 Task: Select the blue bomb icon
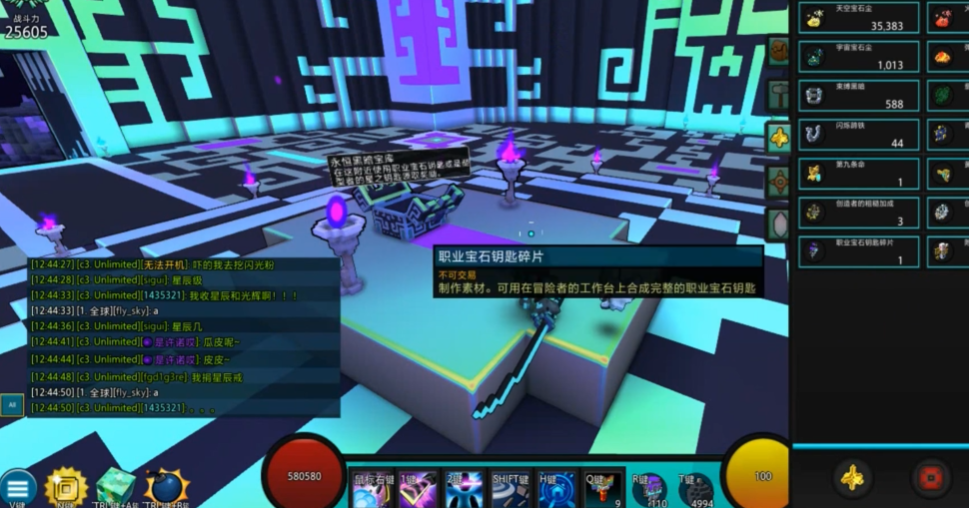pyautogui.click(x=165, y=488)
